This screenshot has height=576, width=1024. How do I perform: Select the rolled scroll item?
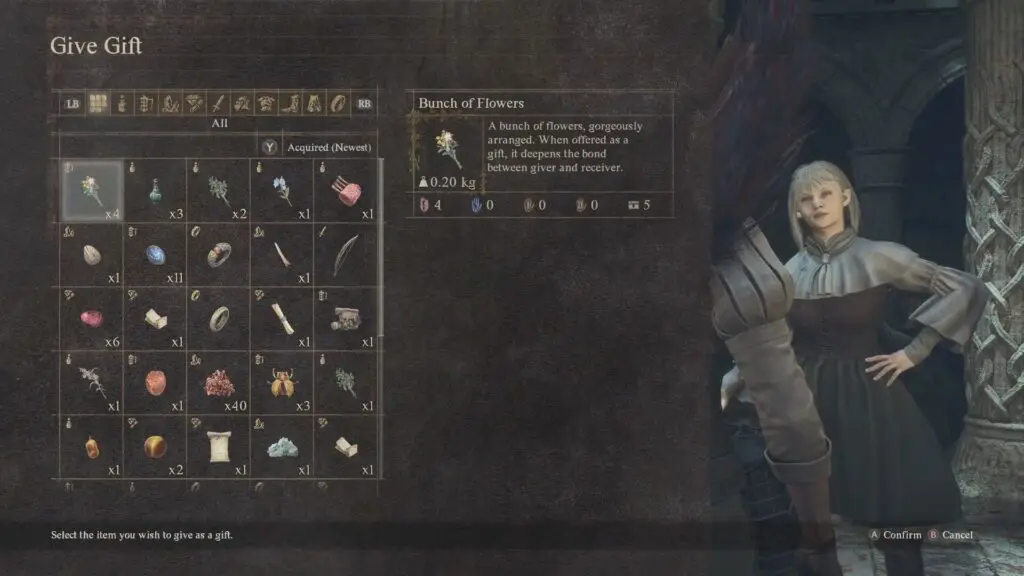[283, 318]
